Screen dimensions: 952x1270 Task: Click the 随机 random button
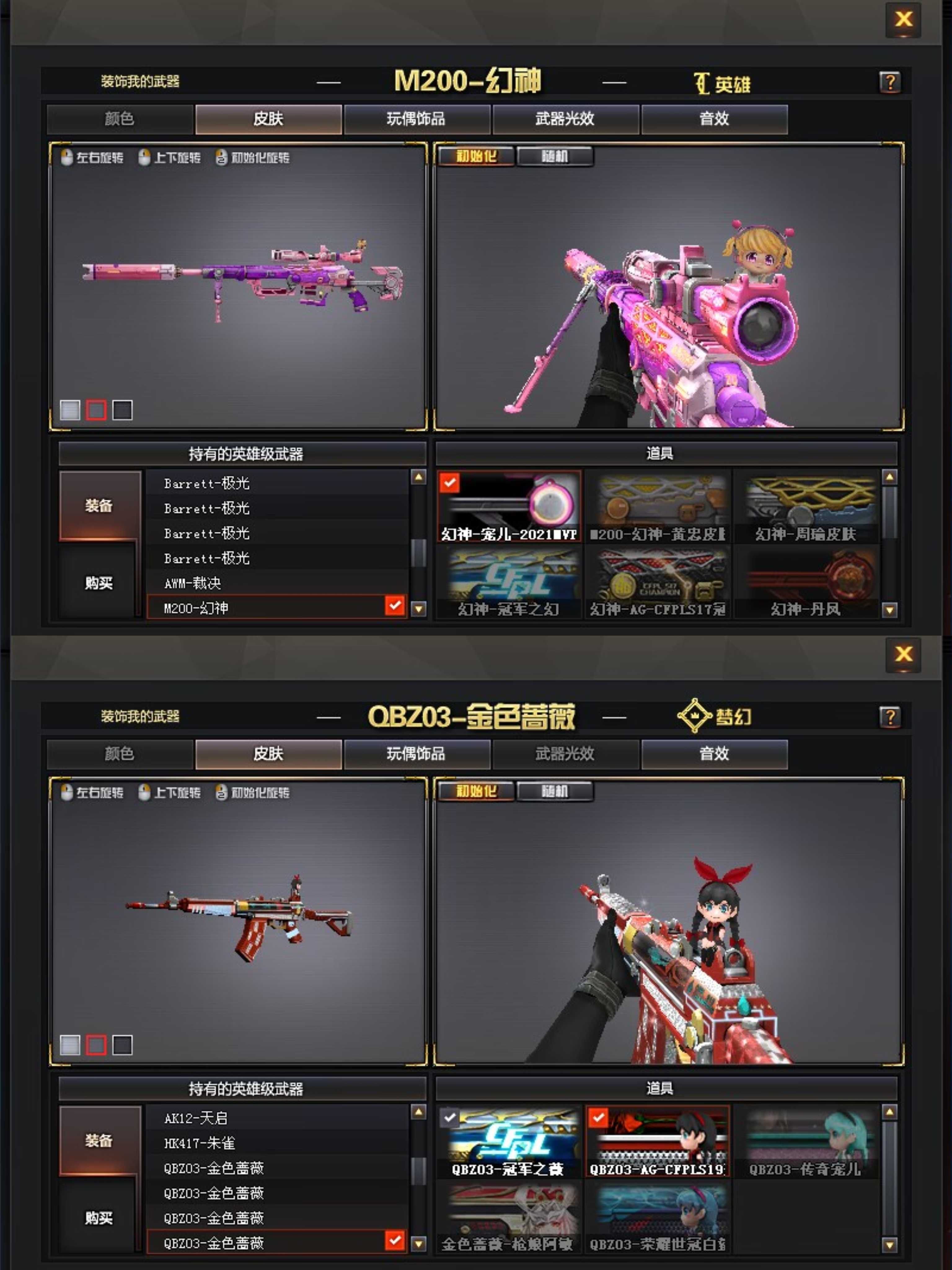tap(555, 156)
